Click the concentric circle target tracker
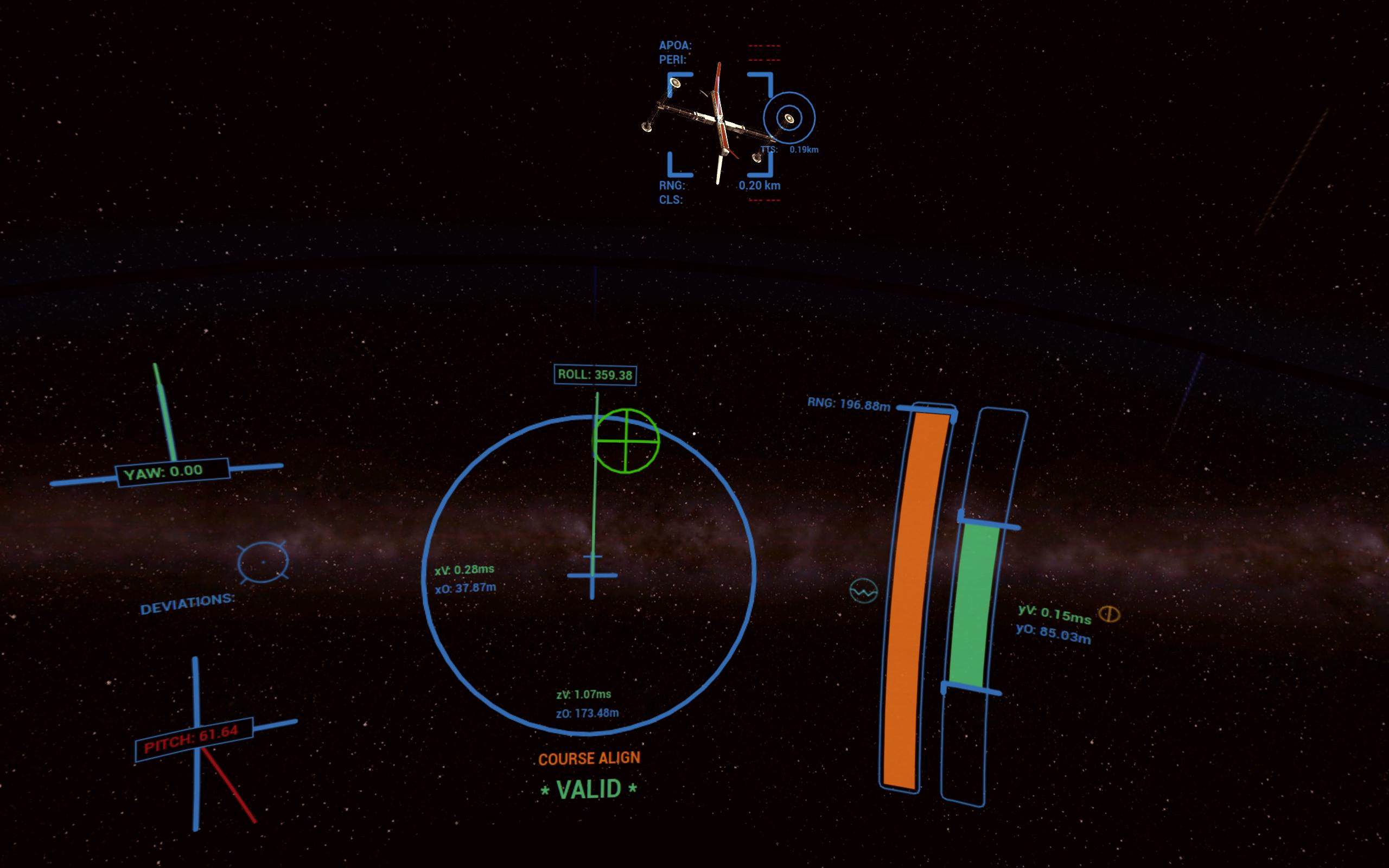1389x868 pixels. tap(788, 119)
